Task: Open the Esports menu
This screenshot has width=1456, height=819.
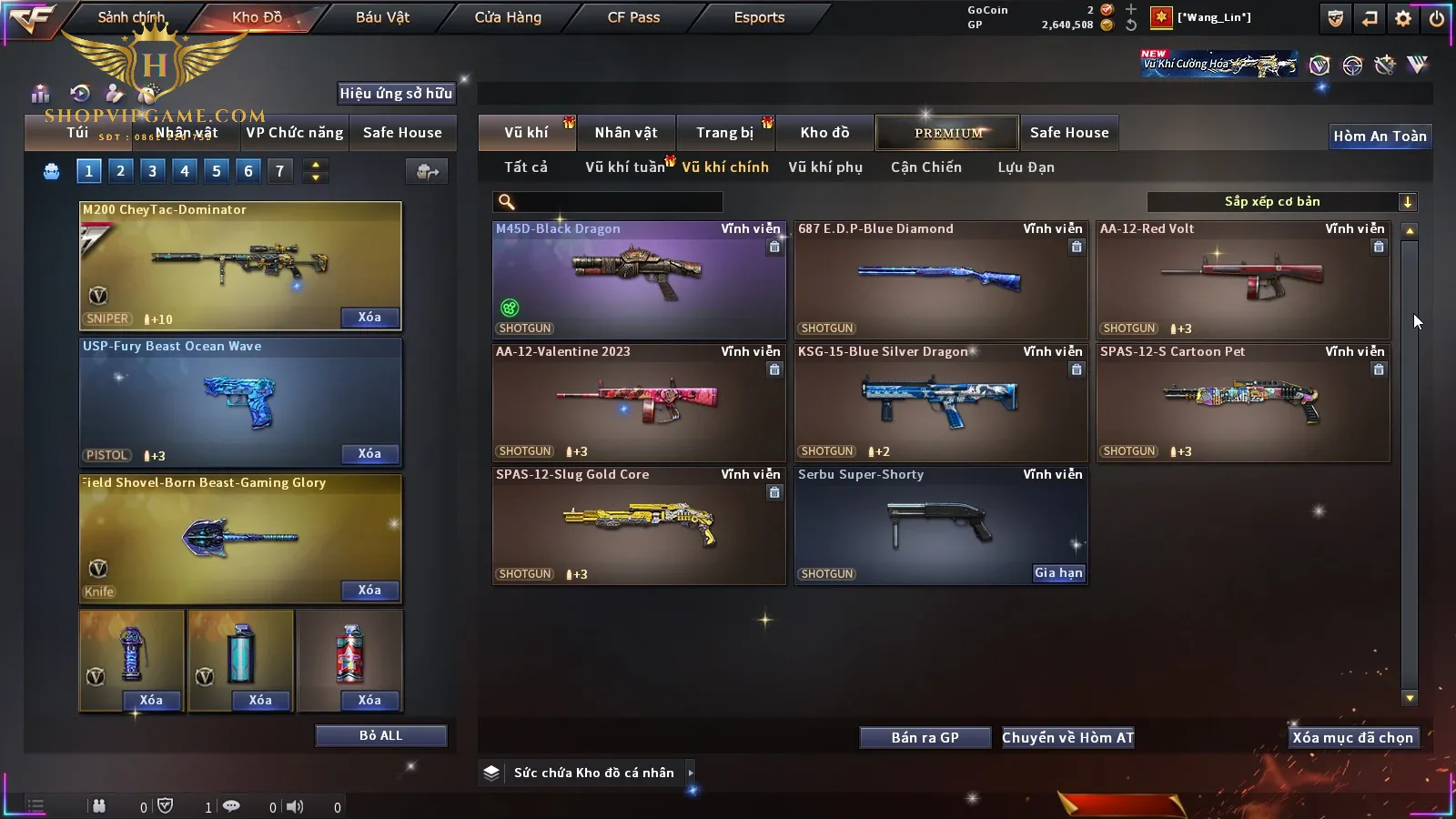Action: coord(759,17)
